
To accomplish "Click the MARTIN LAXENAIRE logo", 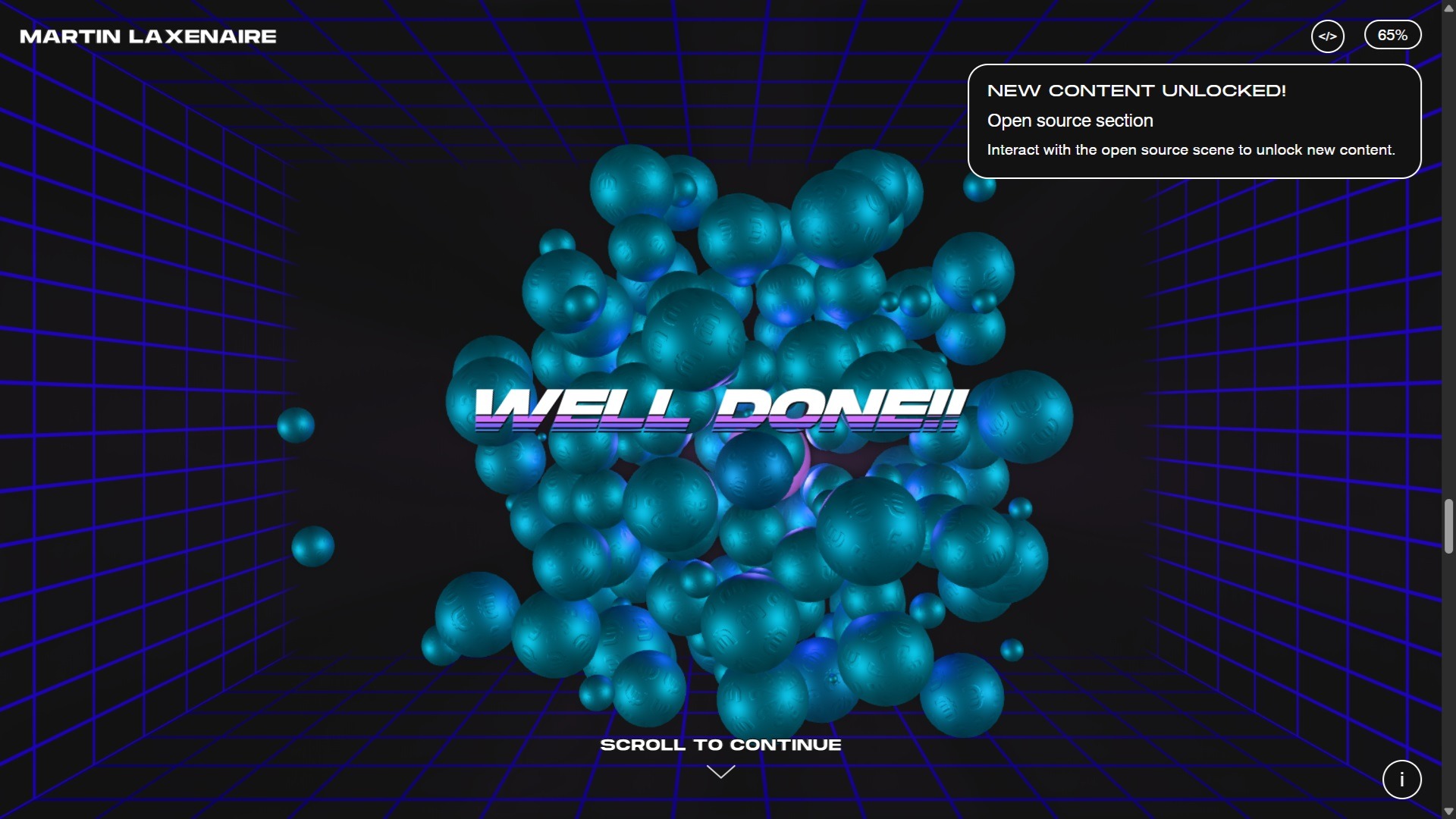I will [148, 36].
